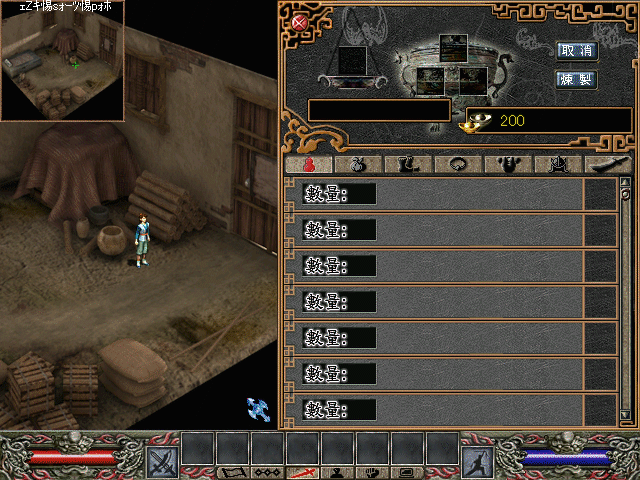The height and width of the screenshot is (480, 640).
Task: Select the red sword icon in bottom bar
Action: (x=301, y=472)
